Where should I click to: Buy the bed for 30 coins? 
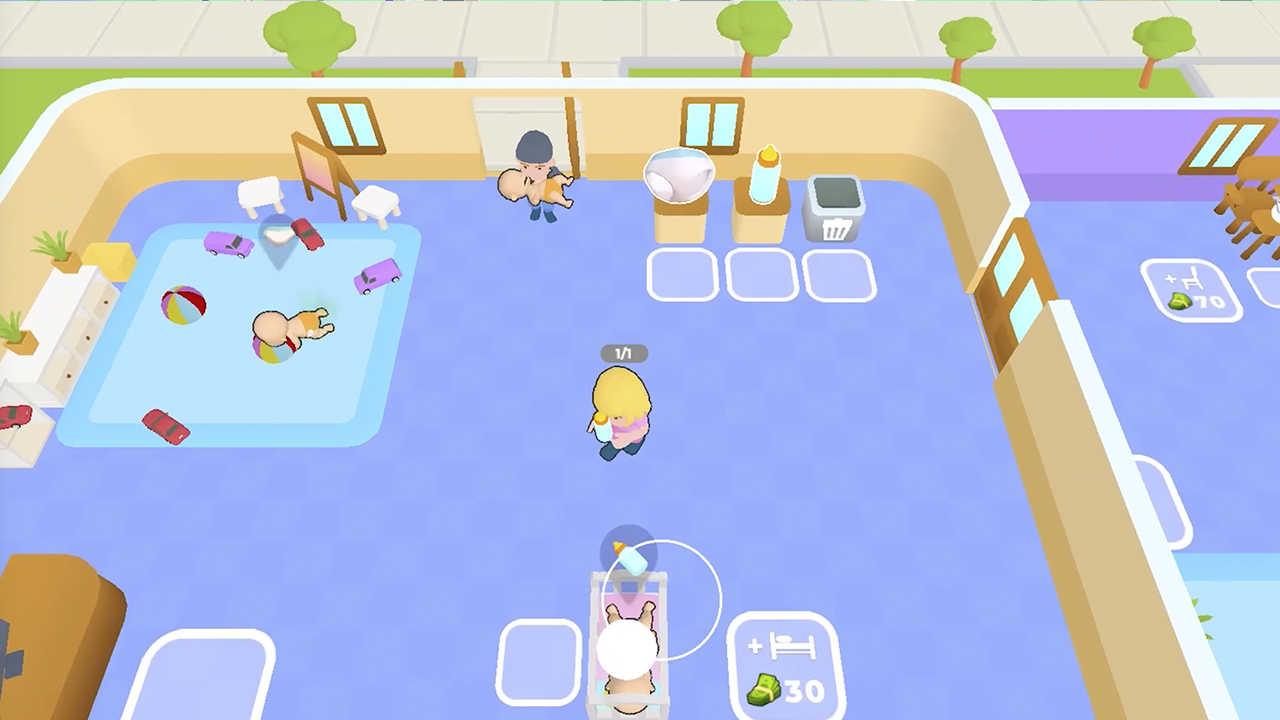(784, 665)
